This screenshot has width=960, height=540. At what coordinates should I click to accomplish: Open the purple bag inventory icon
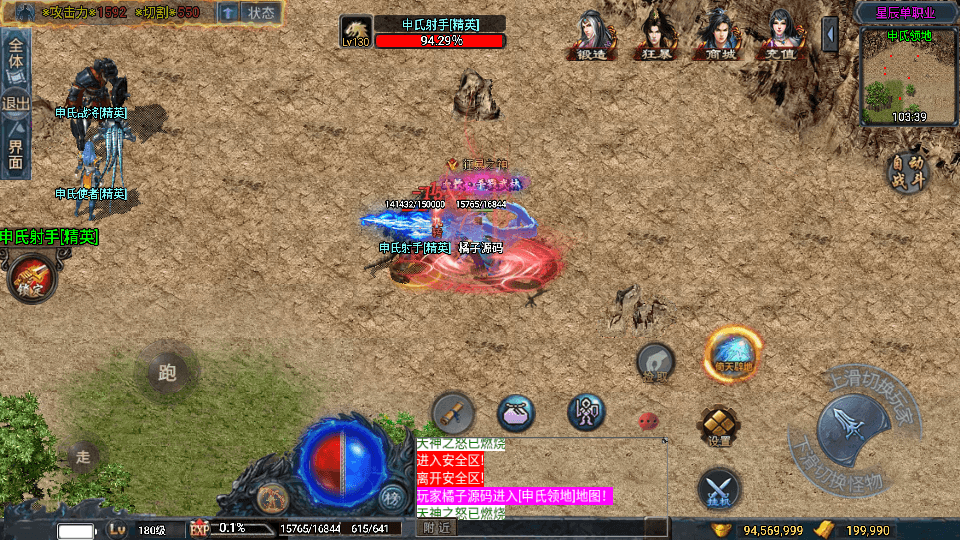click(x=516, y=412)
